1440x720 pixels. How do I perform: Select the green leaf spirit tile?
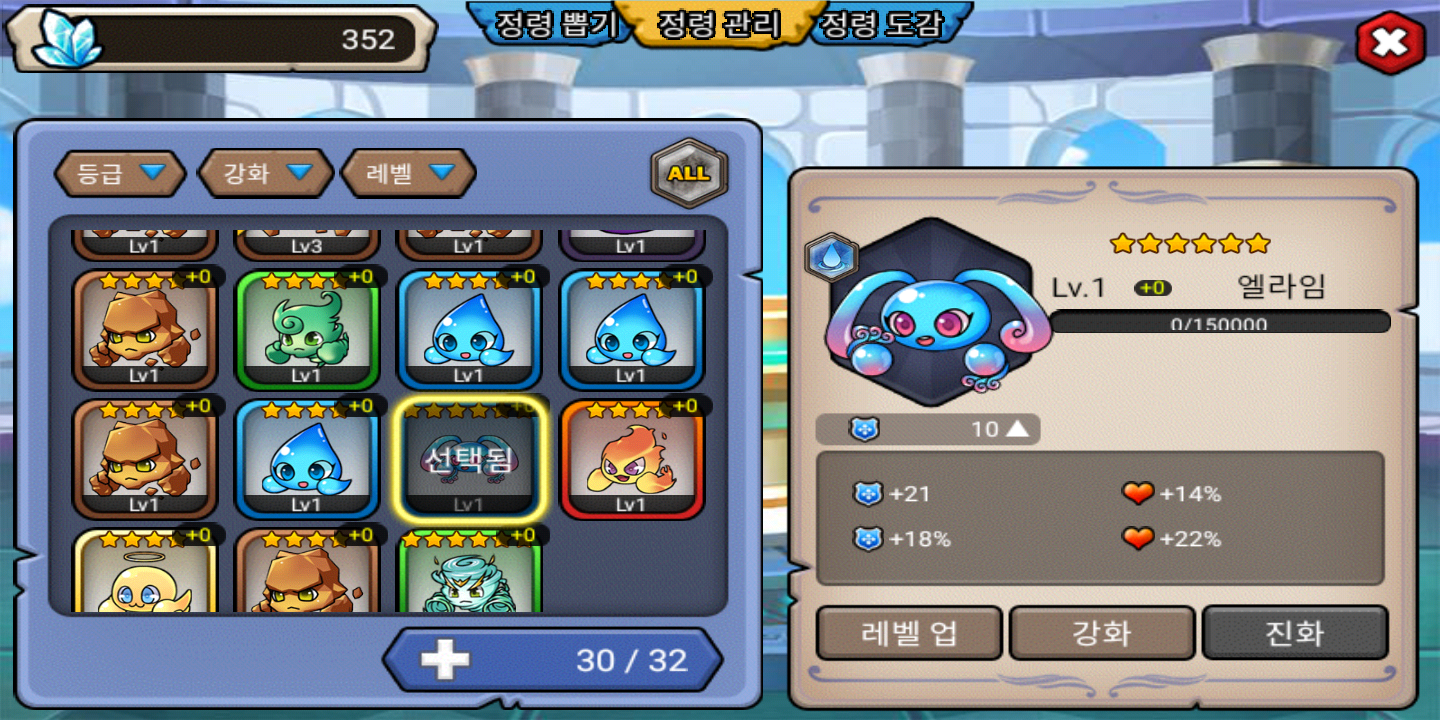[x=307, y=329]
